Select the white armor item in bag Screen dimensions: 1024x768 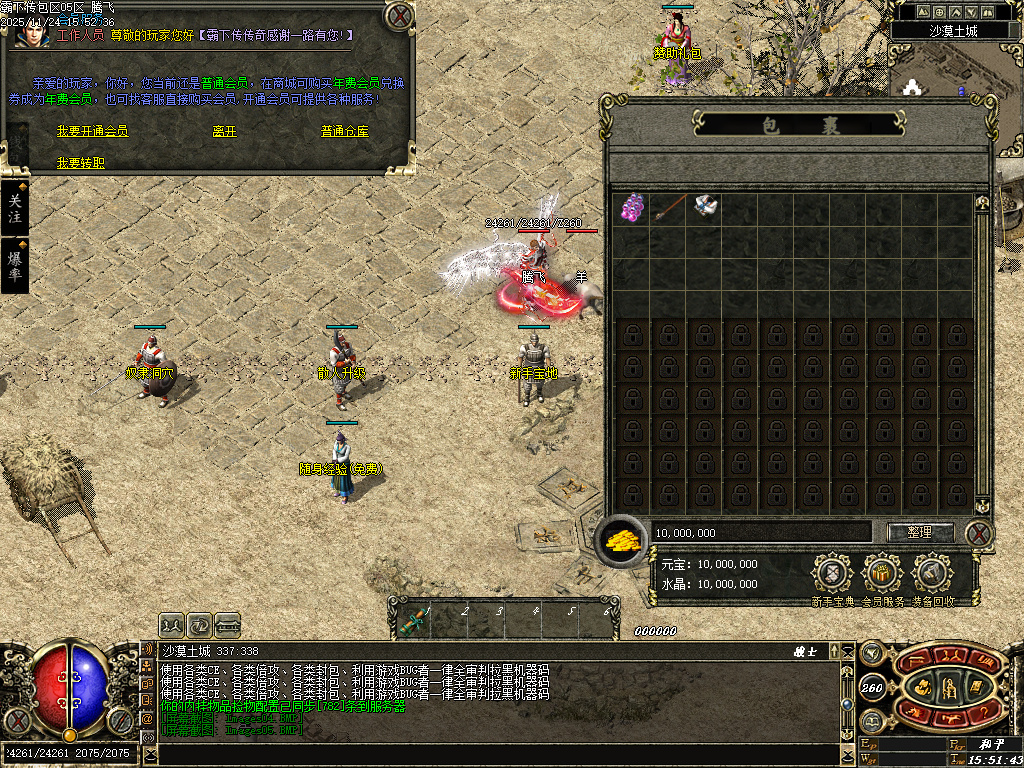(x=704, y=208)
